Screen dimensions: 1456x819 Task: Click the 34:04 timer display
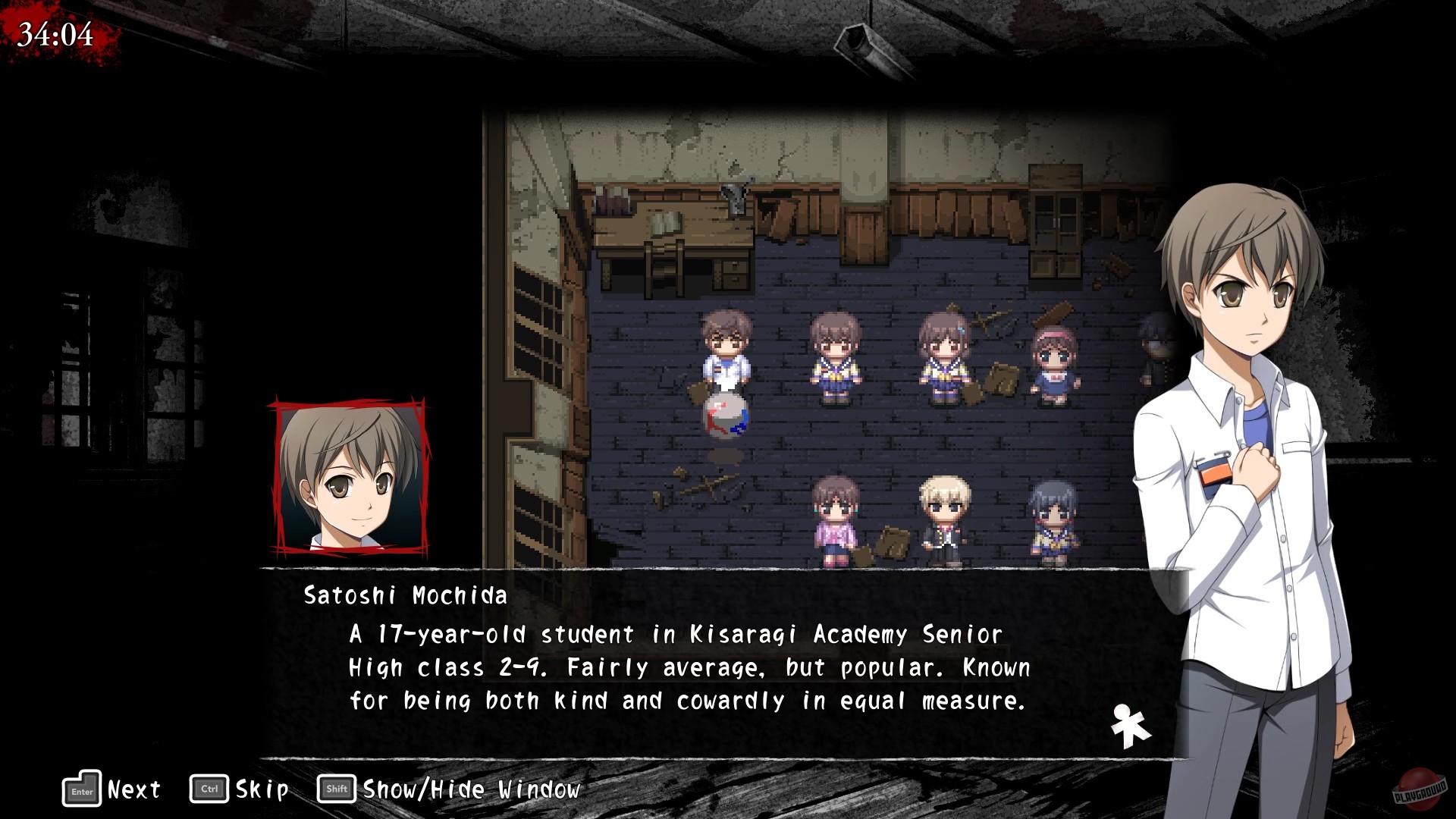point(55,32)
